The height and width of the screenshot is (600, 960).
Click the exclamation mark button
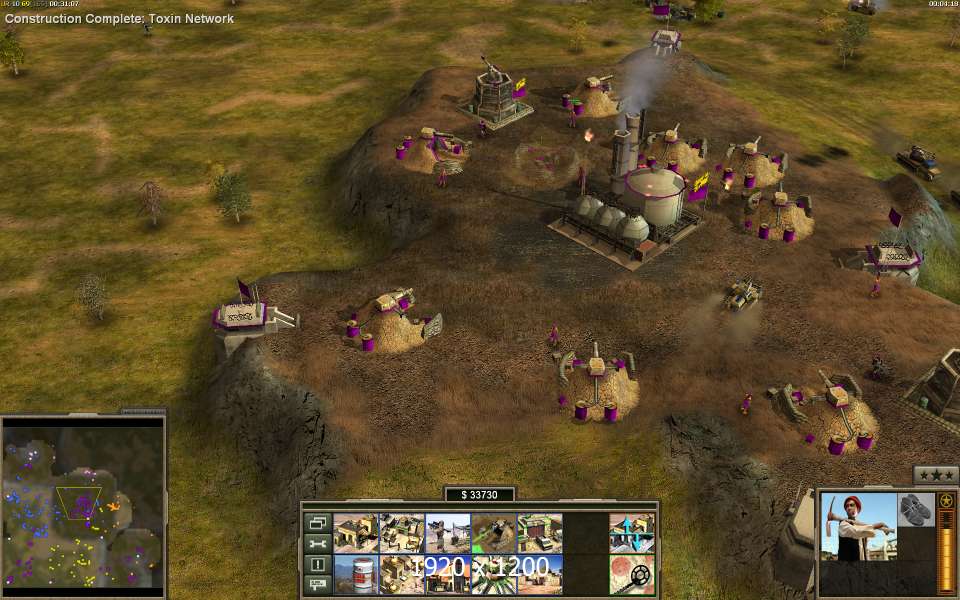point(318,564)
